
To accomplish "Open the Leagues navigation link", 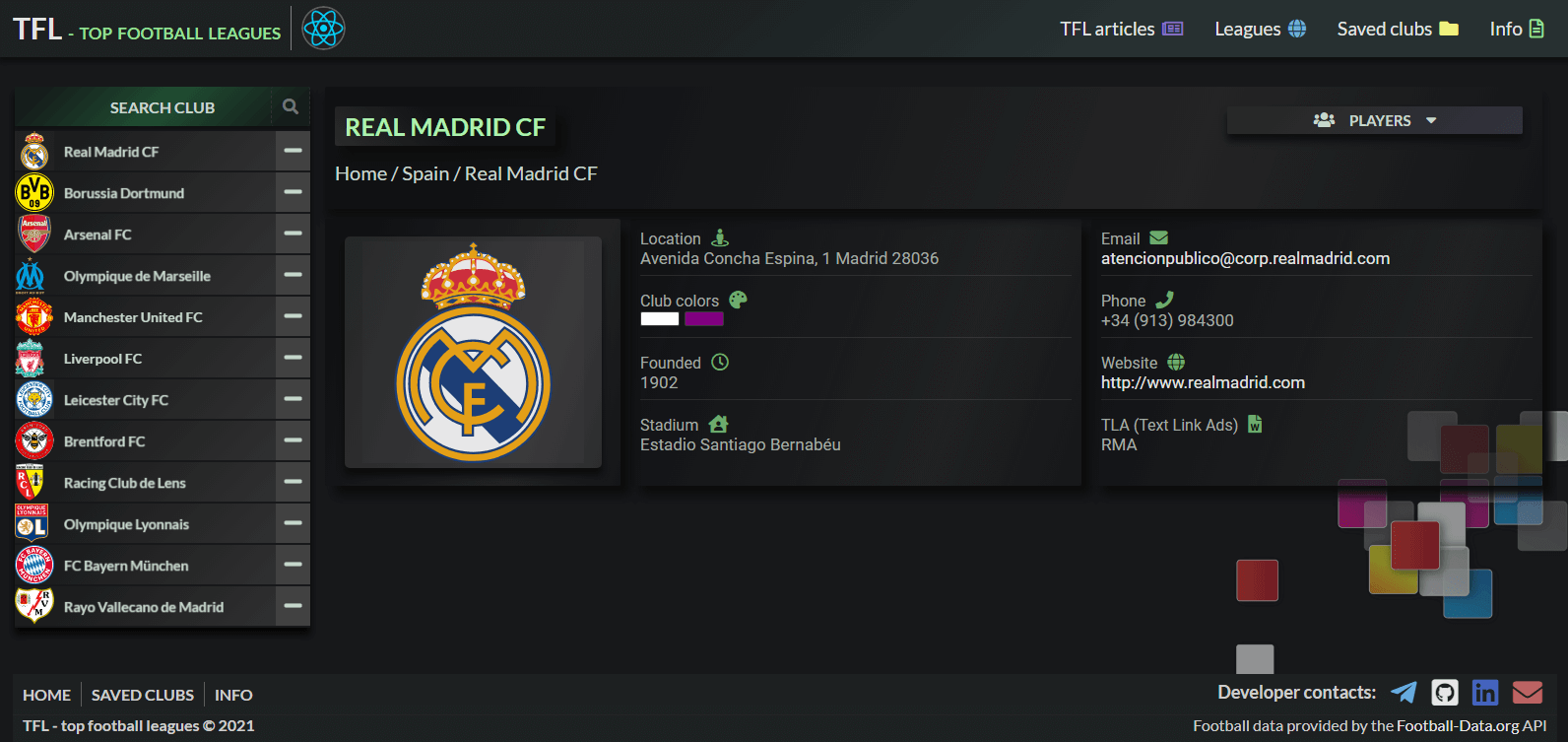I will point(1260,30).
